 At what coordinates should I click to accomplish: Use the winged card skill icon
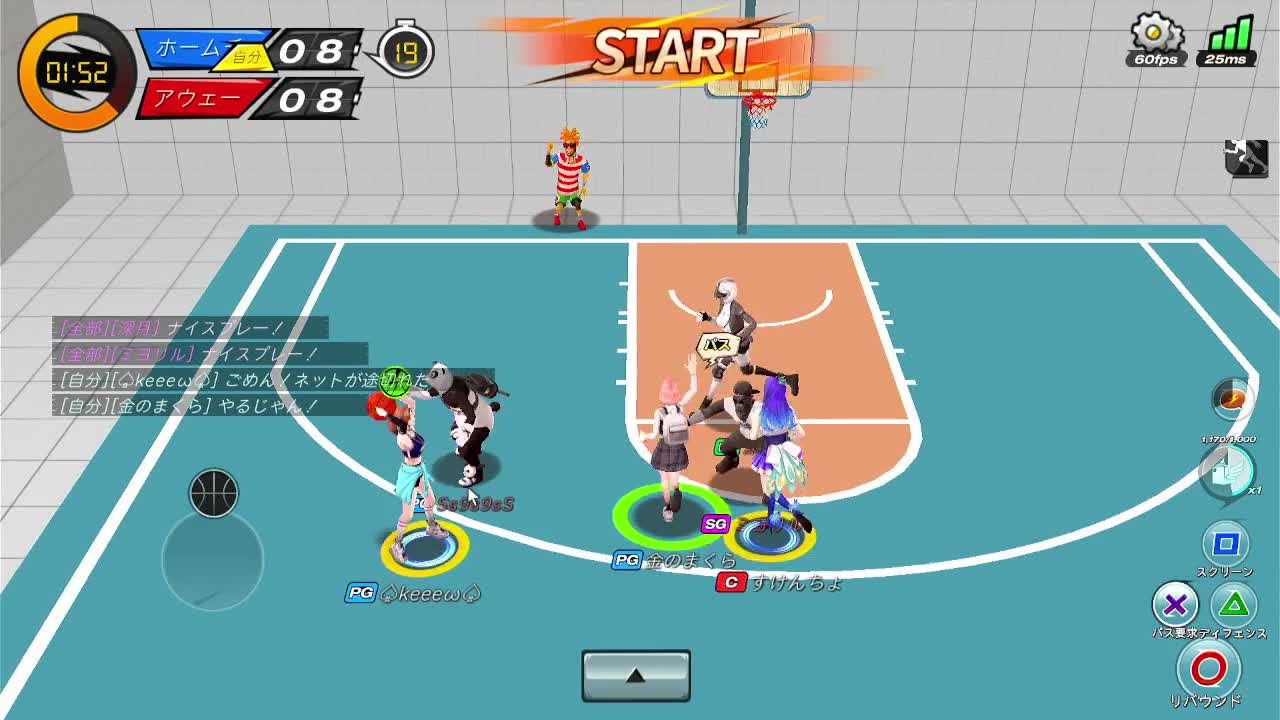(x=1227, y=470)
